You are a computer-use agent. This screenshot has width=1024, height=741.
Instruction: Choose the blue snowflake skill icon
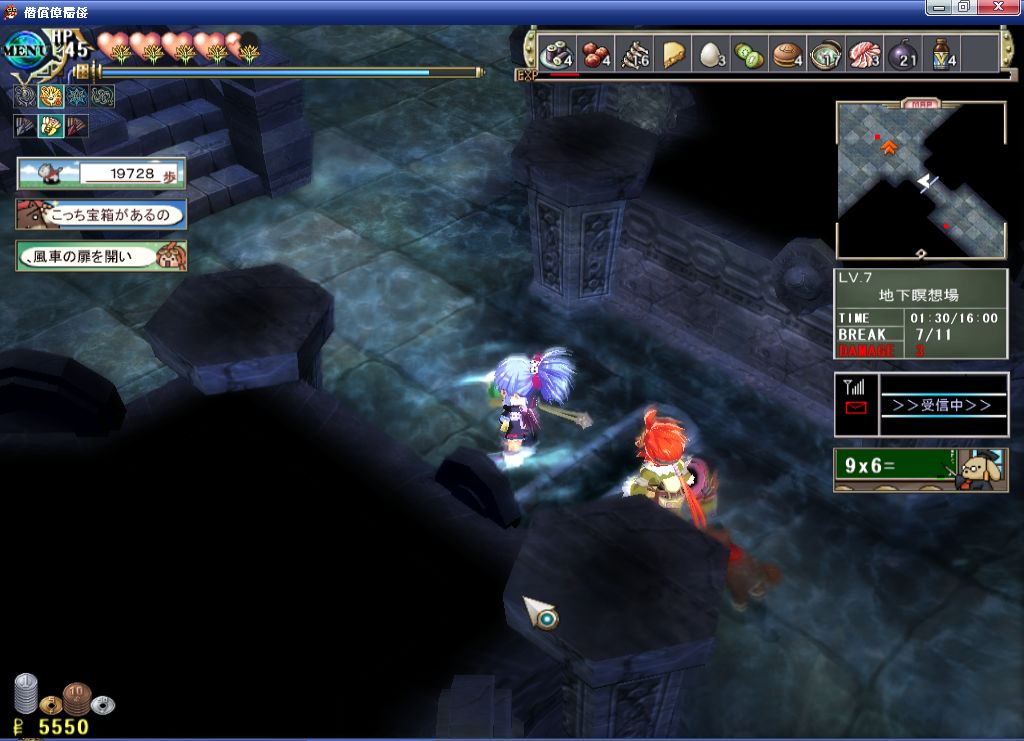(x=77, y=96)
